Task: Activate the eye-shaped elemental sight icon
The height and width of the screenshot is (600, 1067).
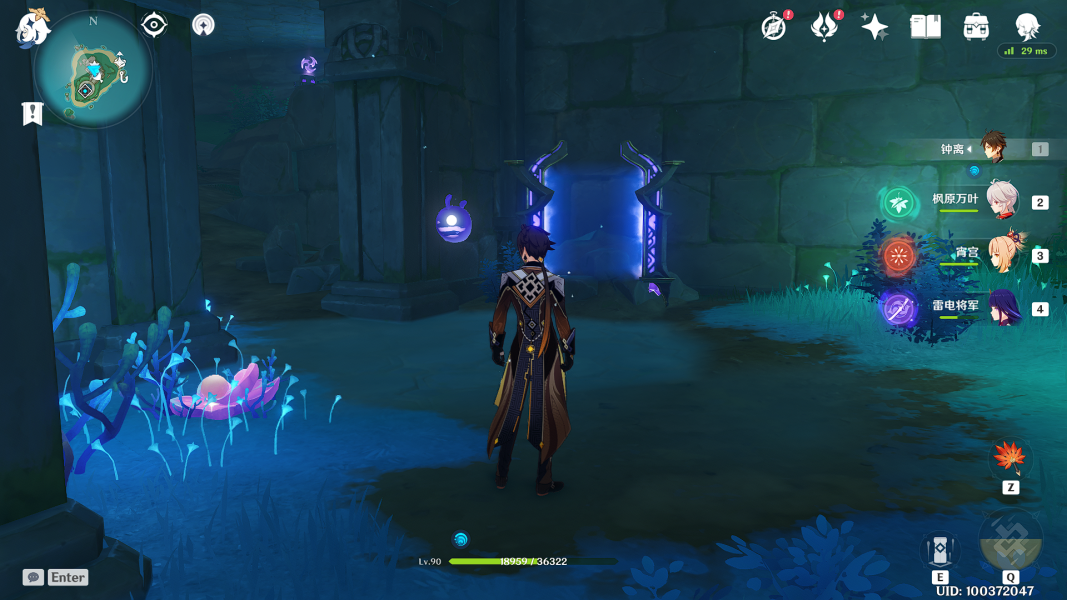Action: click(x=154, y=25)
